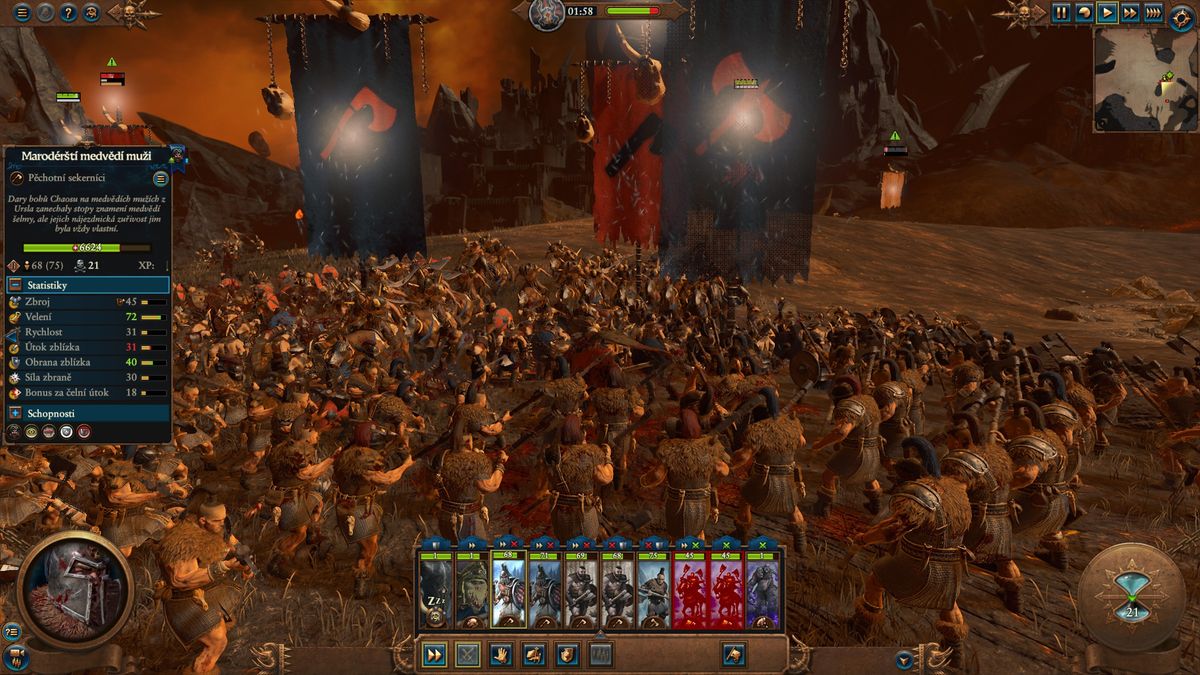Viewport: 1200px width, 675px height.
Task: Pause the battle
Action: point(1060,13)
